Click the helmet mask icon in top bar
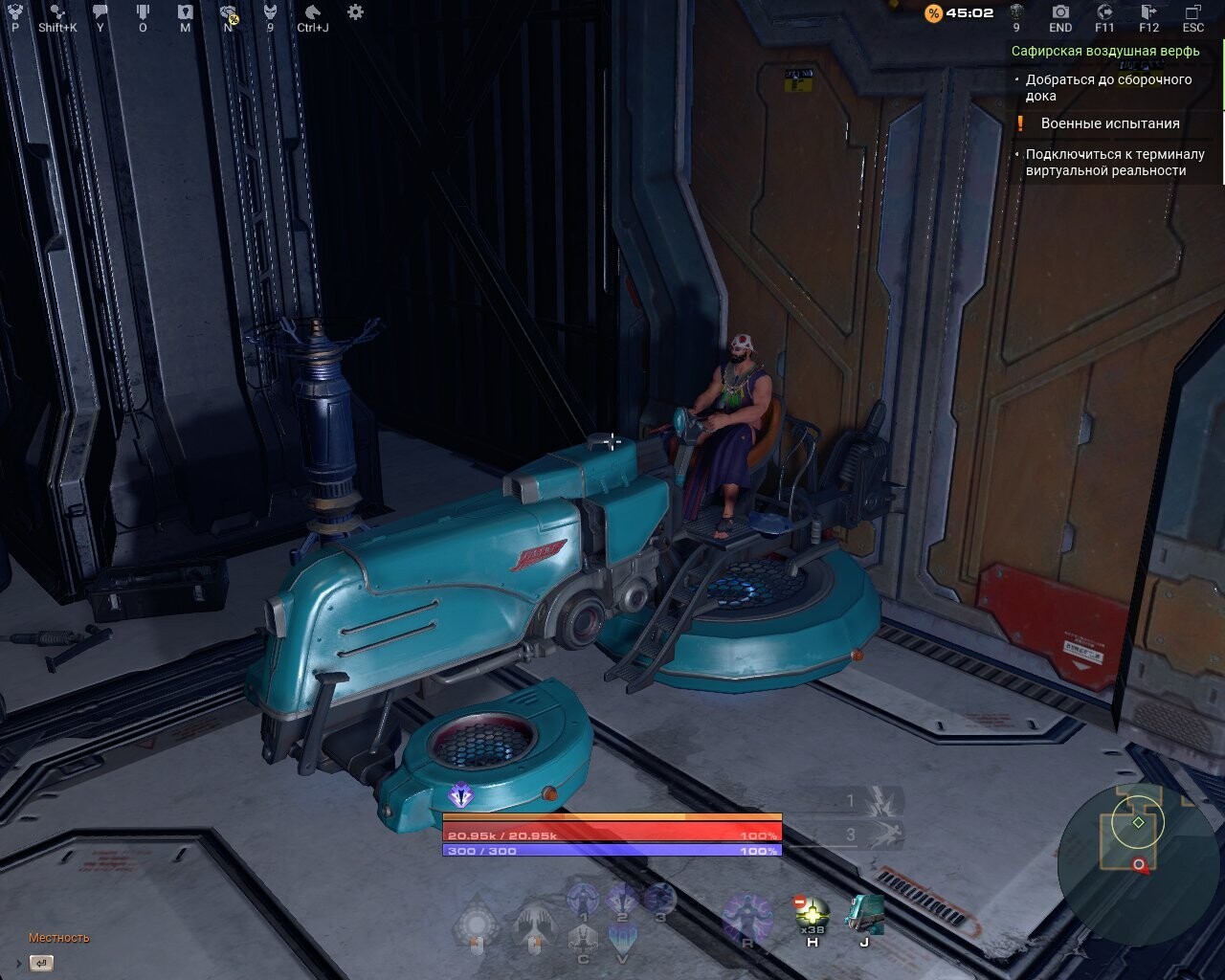This screenshot has height=980, width=1225. coord(270,12)
